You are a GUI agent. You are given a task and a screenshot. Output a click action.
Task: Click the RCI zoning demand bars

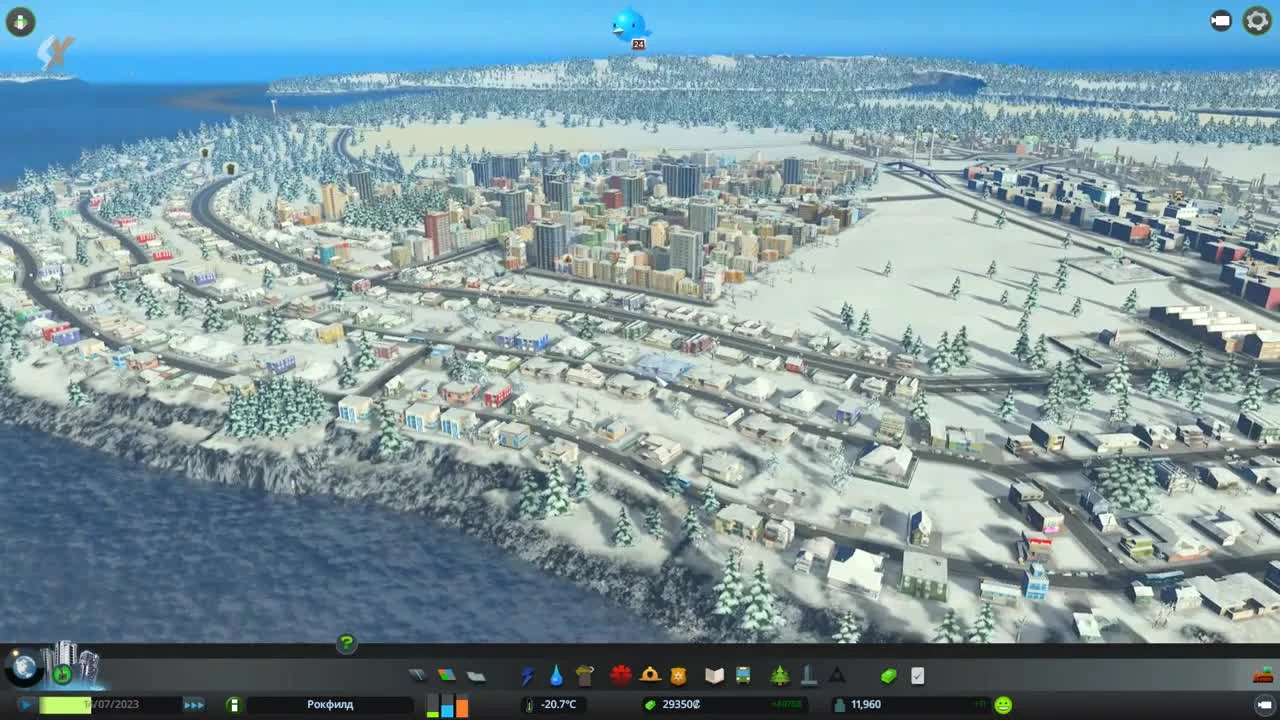pos(448,704)
